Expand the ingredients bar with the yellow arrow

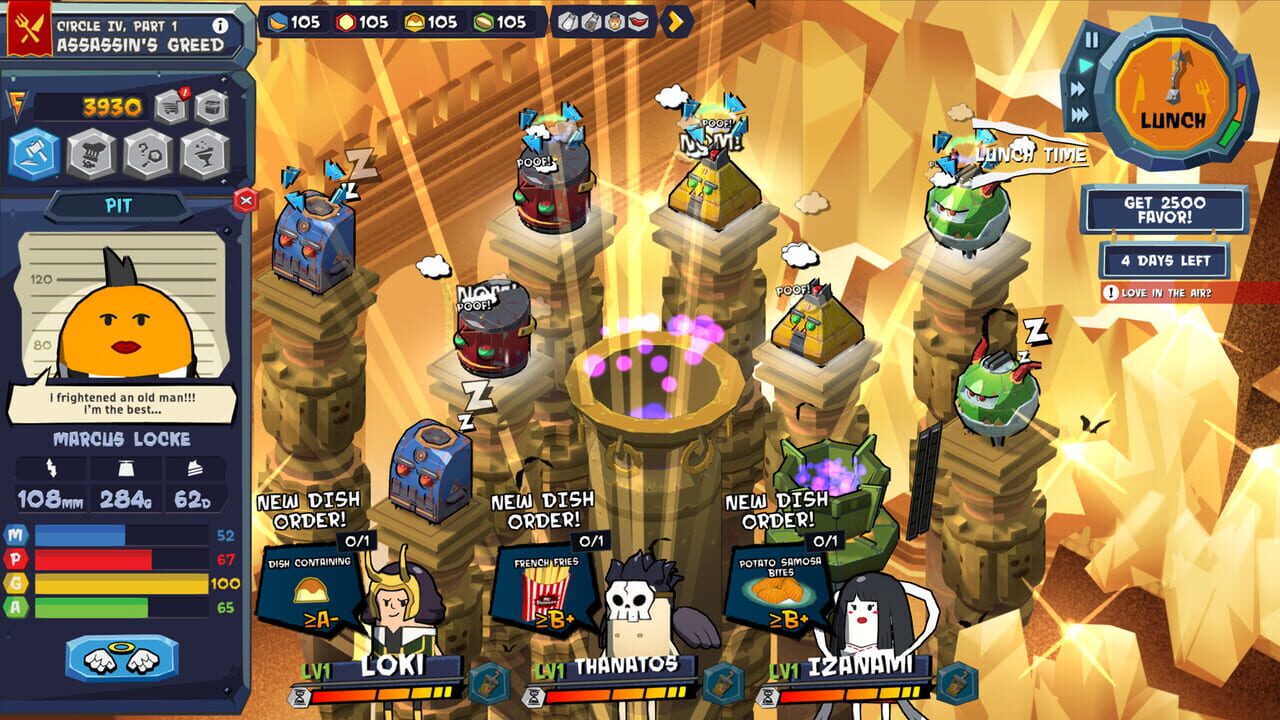(675, 22)
